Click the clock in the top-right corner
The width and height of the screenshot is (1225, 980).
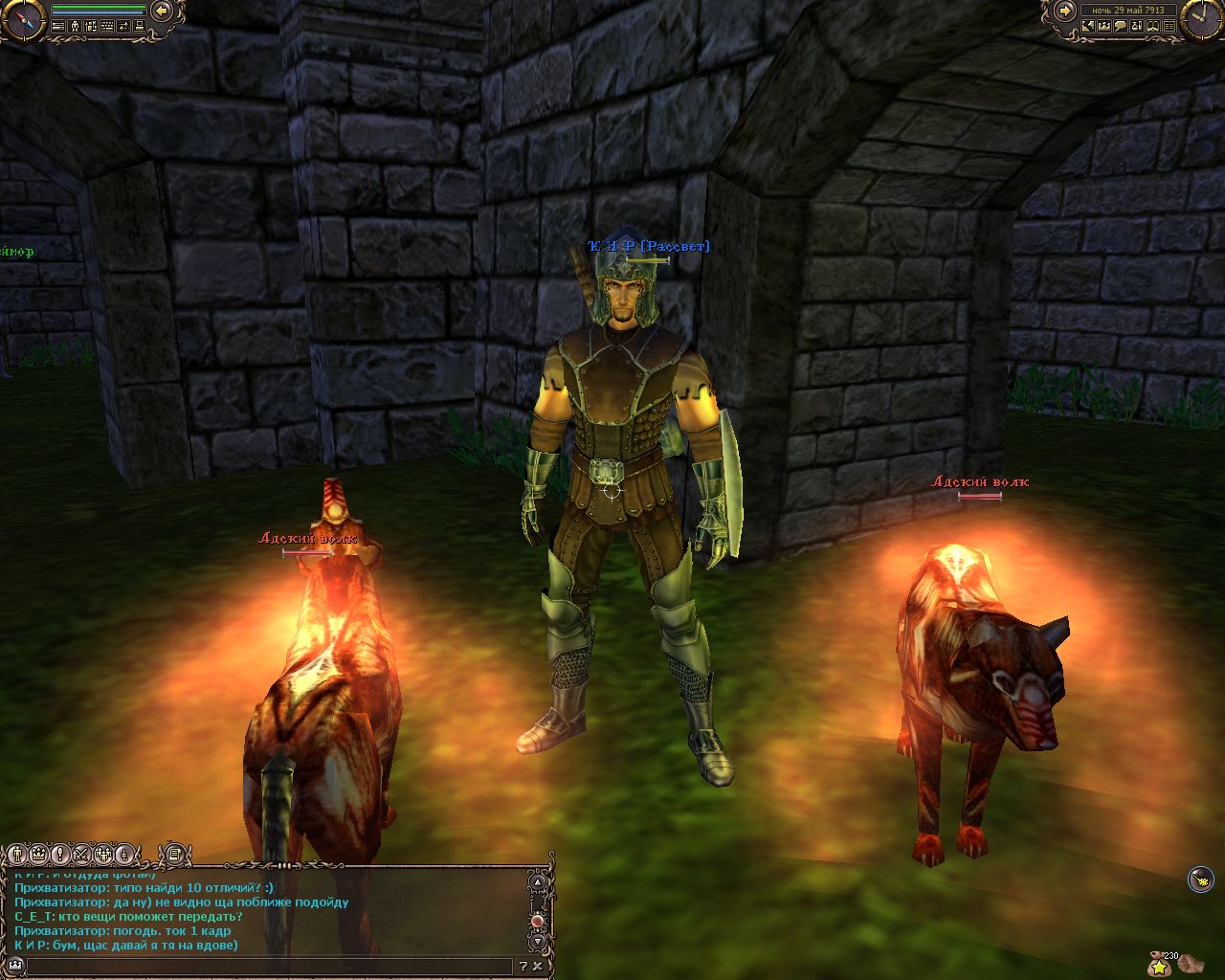click(1203, 19)
